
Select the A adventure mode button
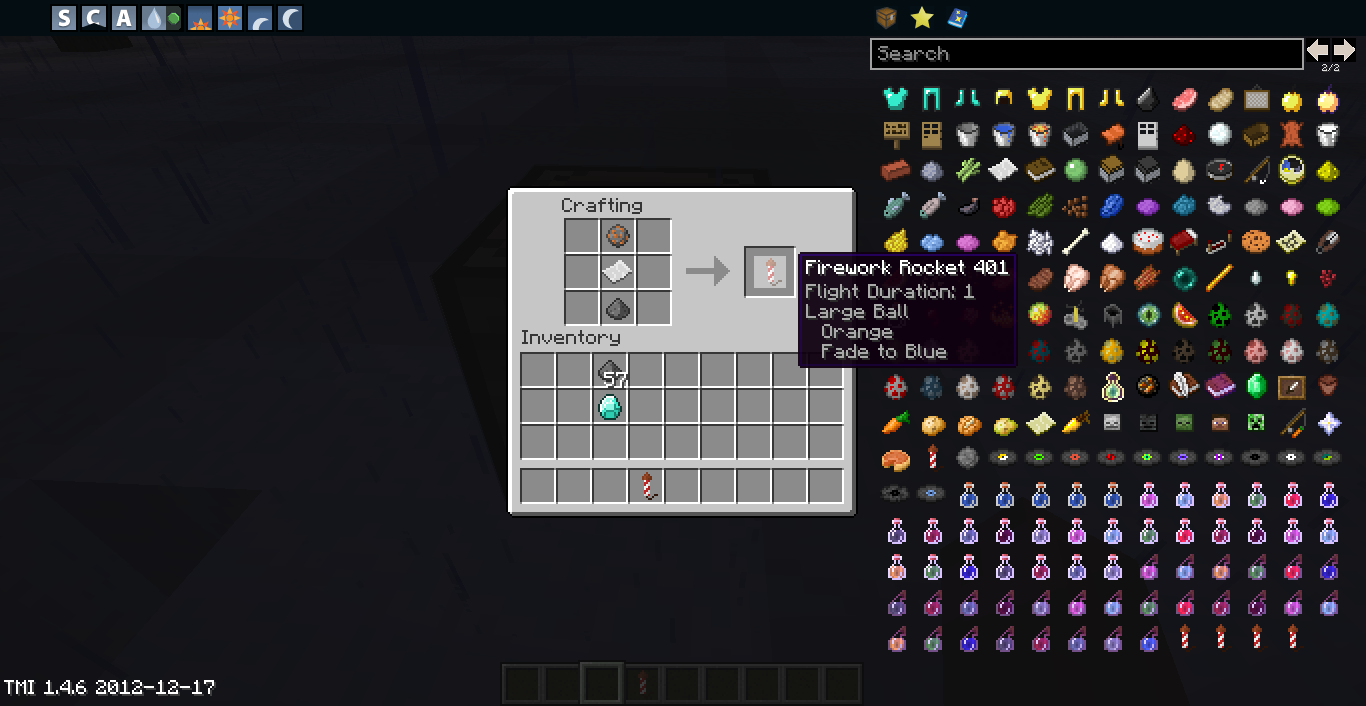click(x=124, y=18)
